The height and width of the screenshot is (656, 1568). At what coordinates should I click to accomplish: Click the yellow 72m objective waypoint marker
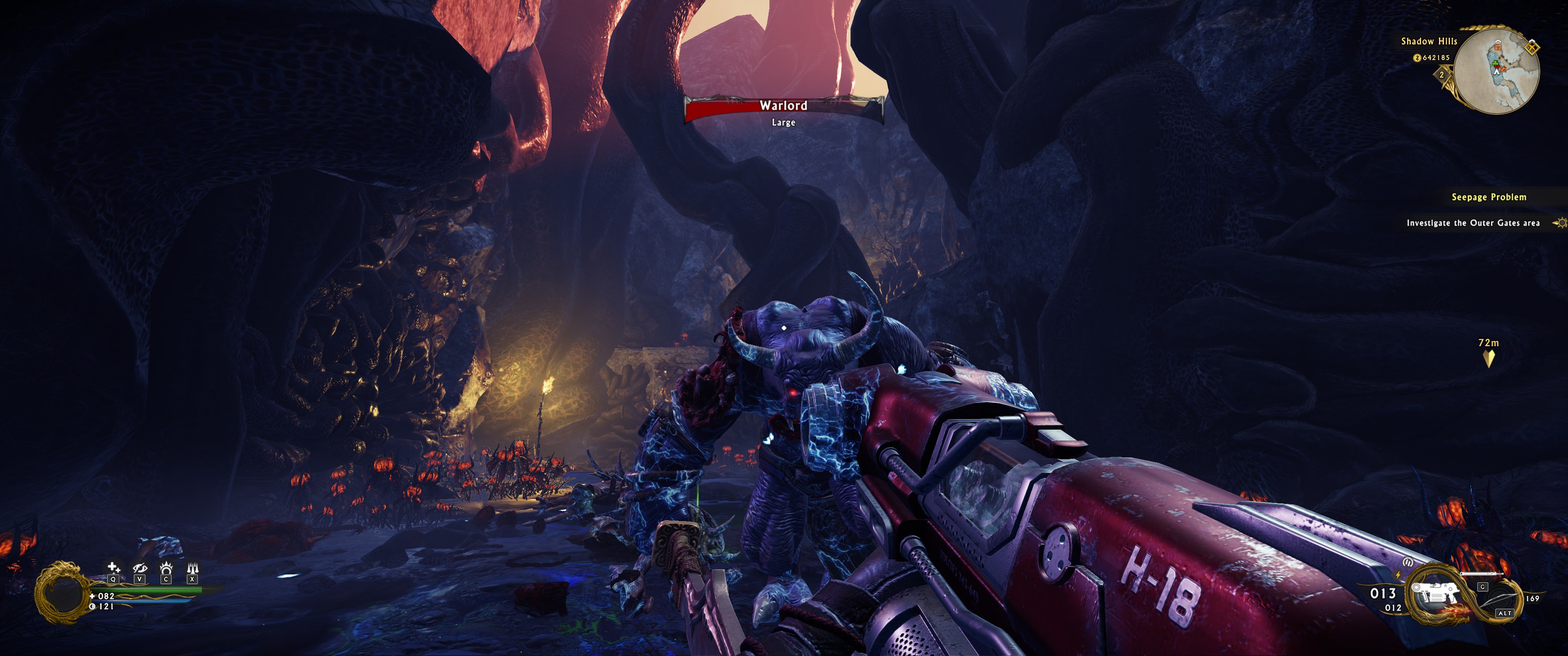coord(1489,359)
